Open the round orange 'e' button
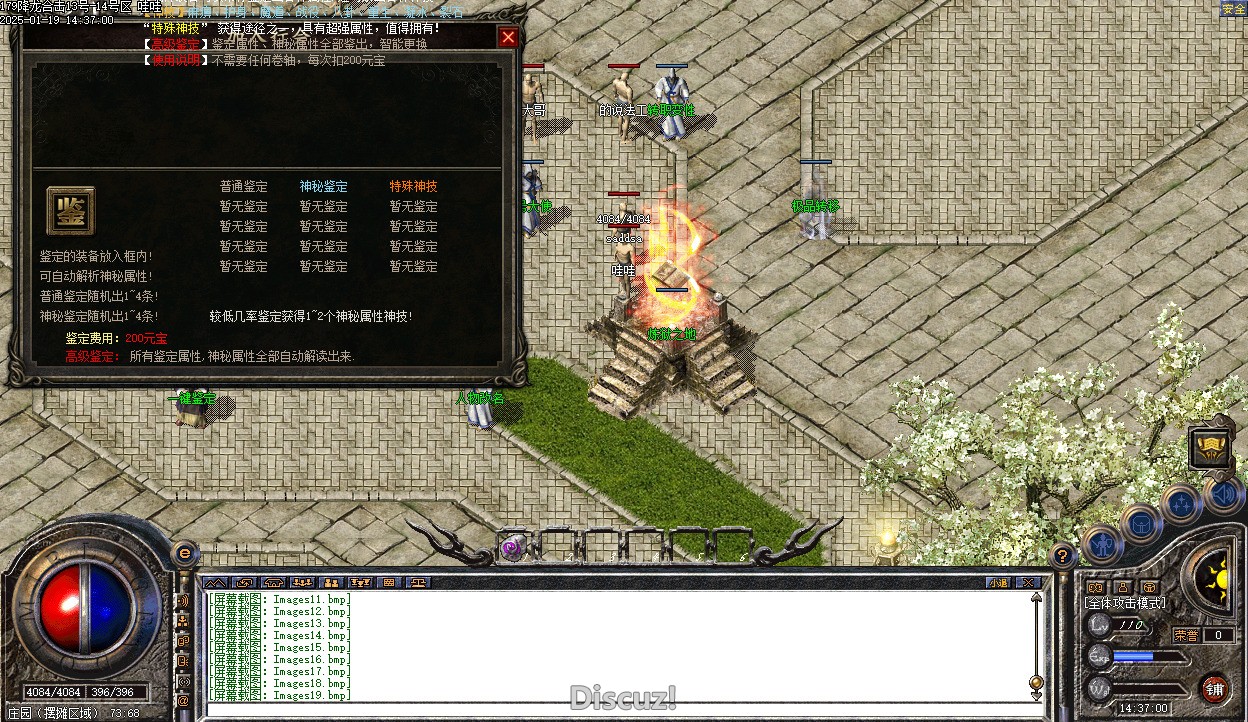 pyautogui.click(x=184, y=552)
